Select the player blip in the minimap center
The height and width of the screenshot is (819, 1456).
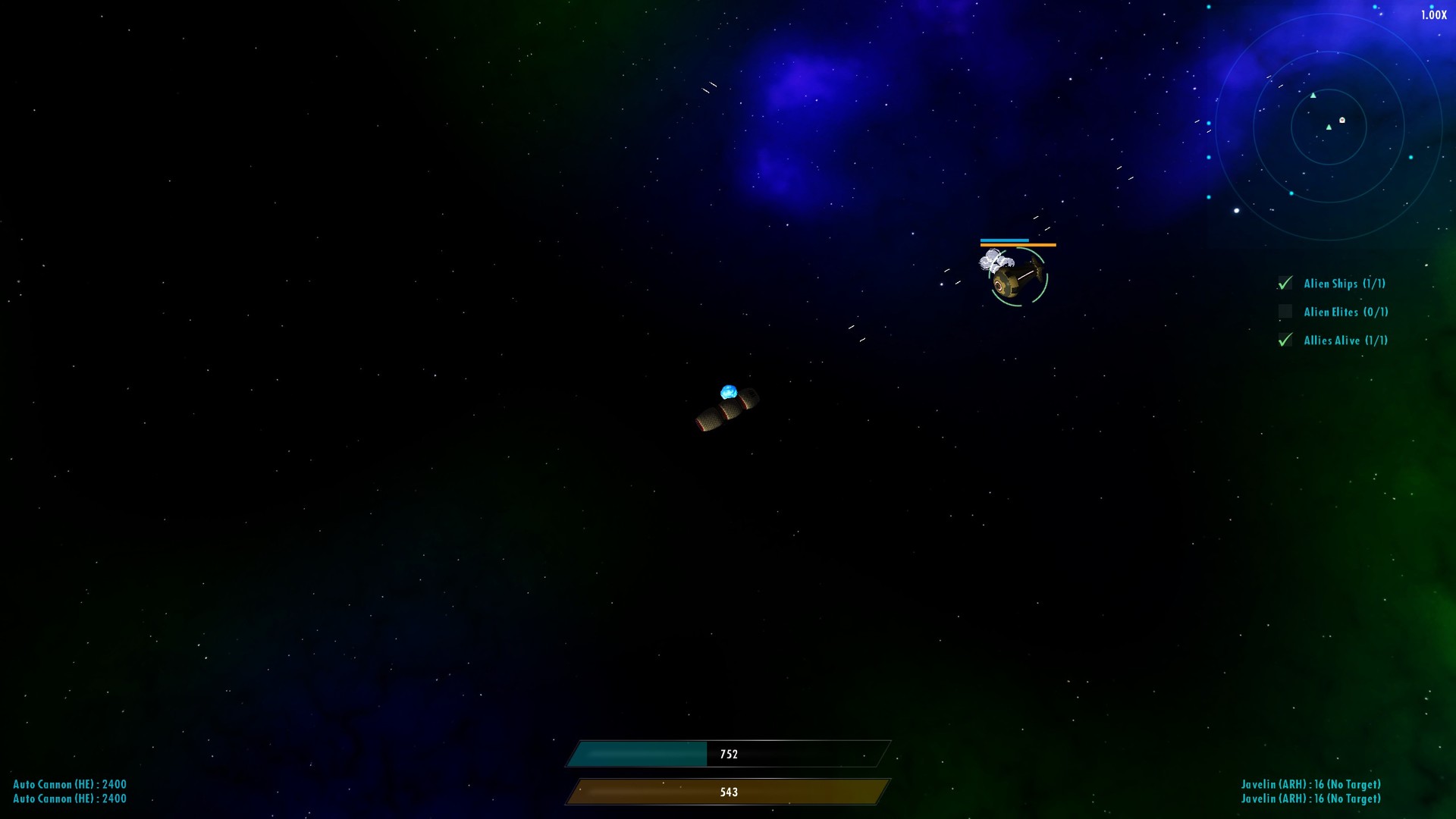point(1329,127)
